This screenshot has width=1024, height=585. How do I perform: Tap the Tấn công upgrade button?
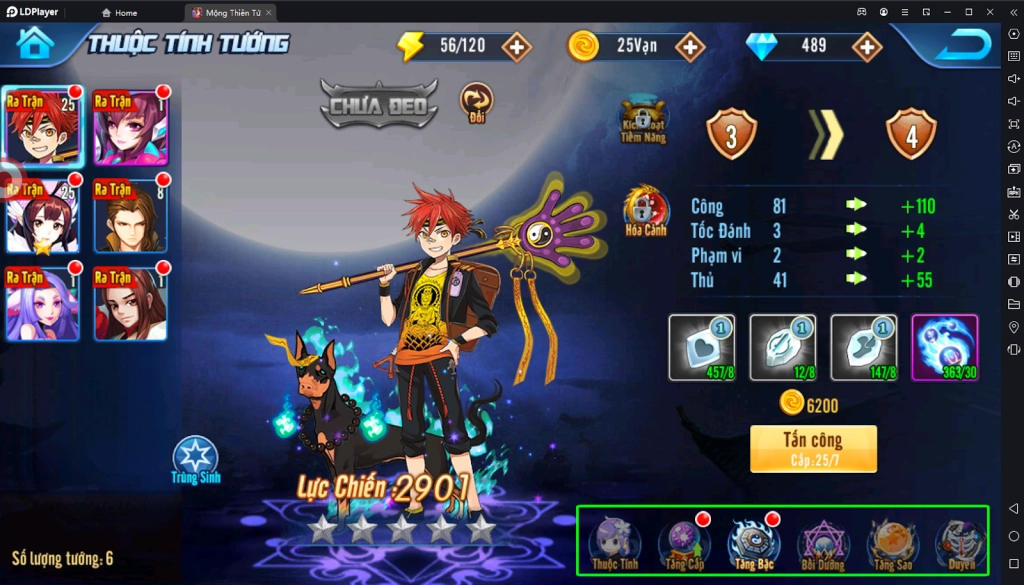pos(813,448)
